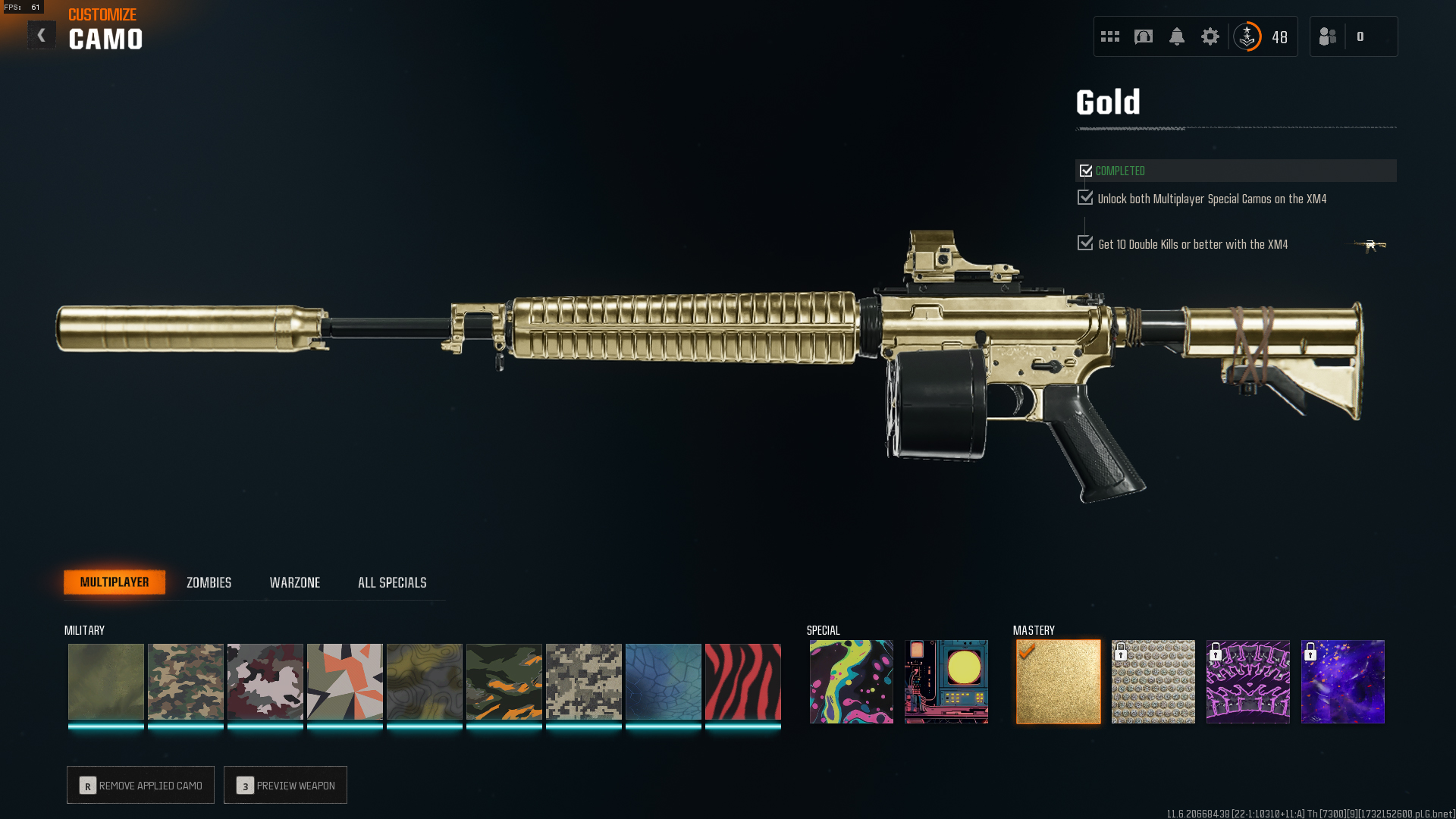The image size is (1456, 819).
Task: Click the rank 48 progress ring
Action: click(x=1247, y=36)
